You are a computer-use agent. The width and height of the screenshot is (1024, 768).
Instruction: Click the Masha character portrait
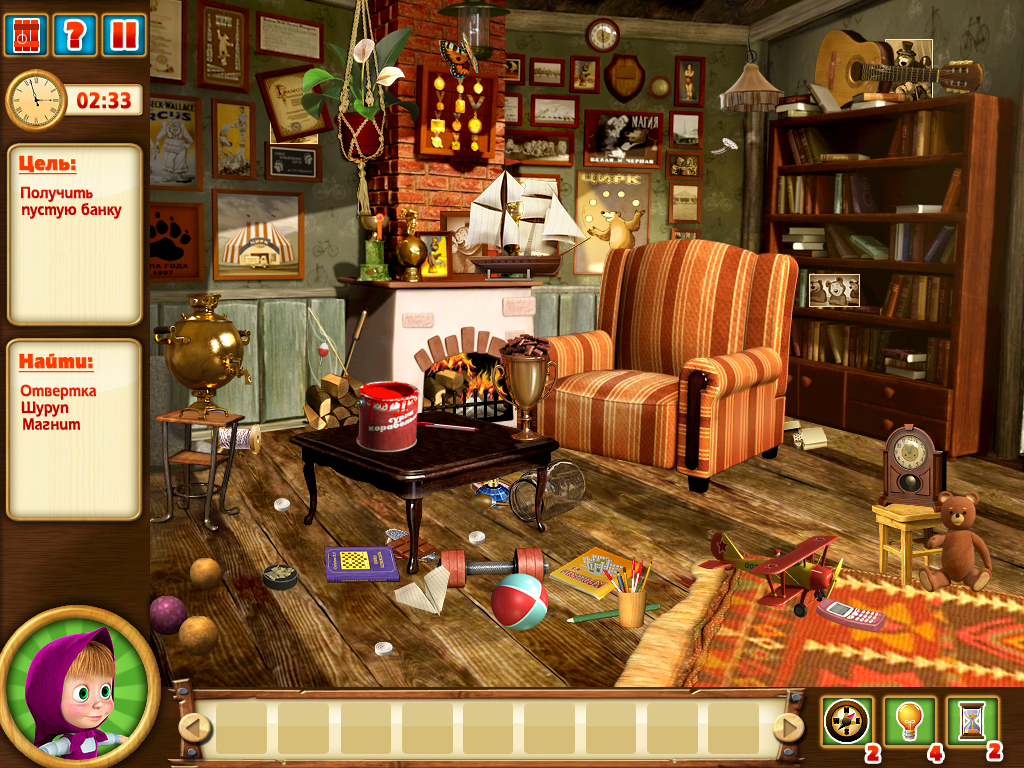point(78,690)
